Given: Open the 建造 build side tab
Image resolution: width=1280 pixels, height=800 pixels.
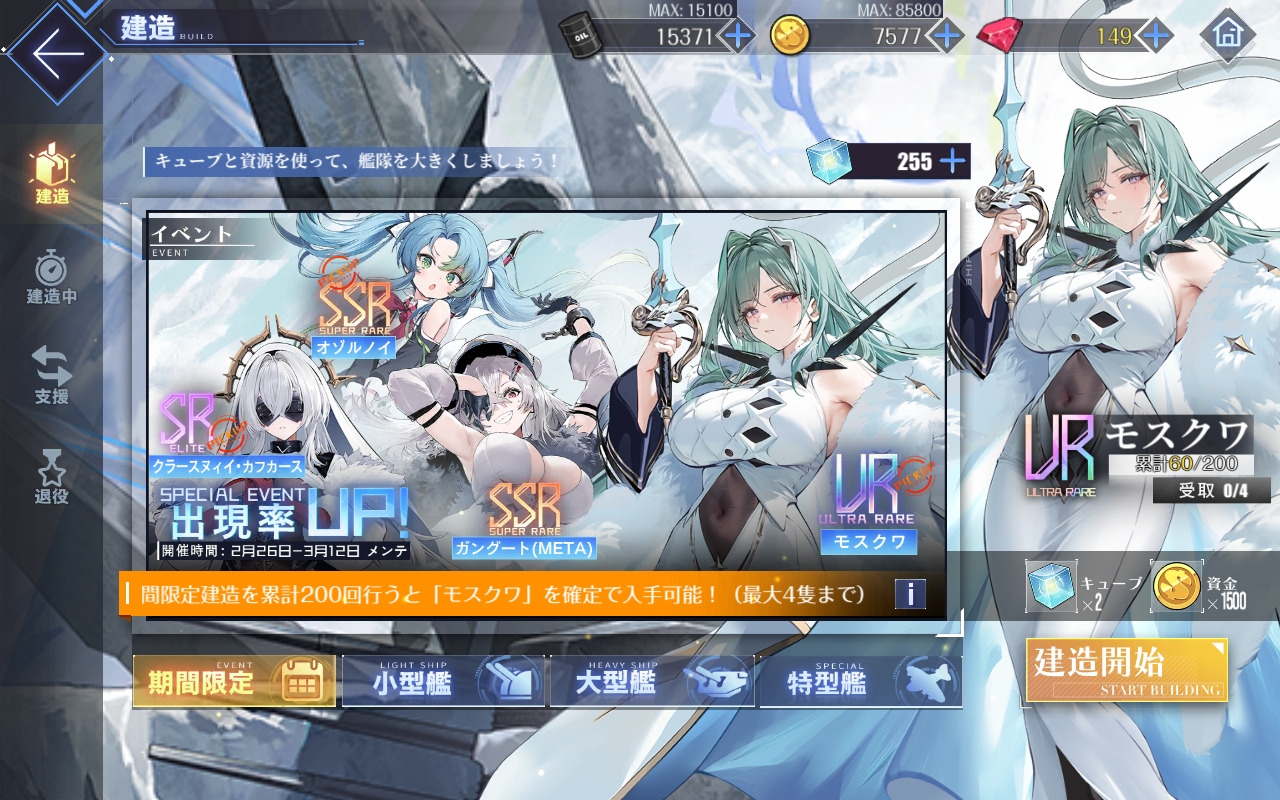Looking at the screenshot, I should [x=52, y=173].
